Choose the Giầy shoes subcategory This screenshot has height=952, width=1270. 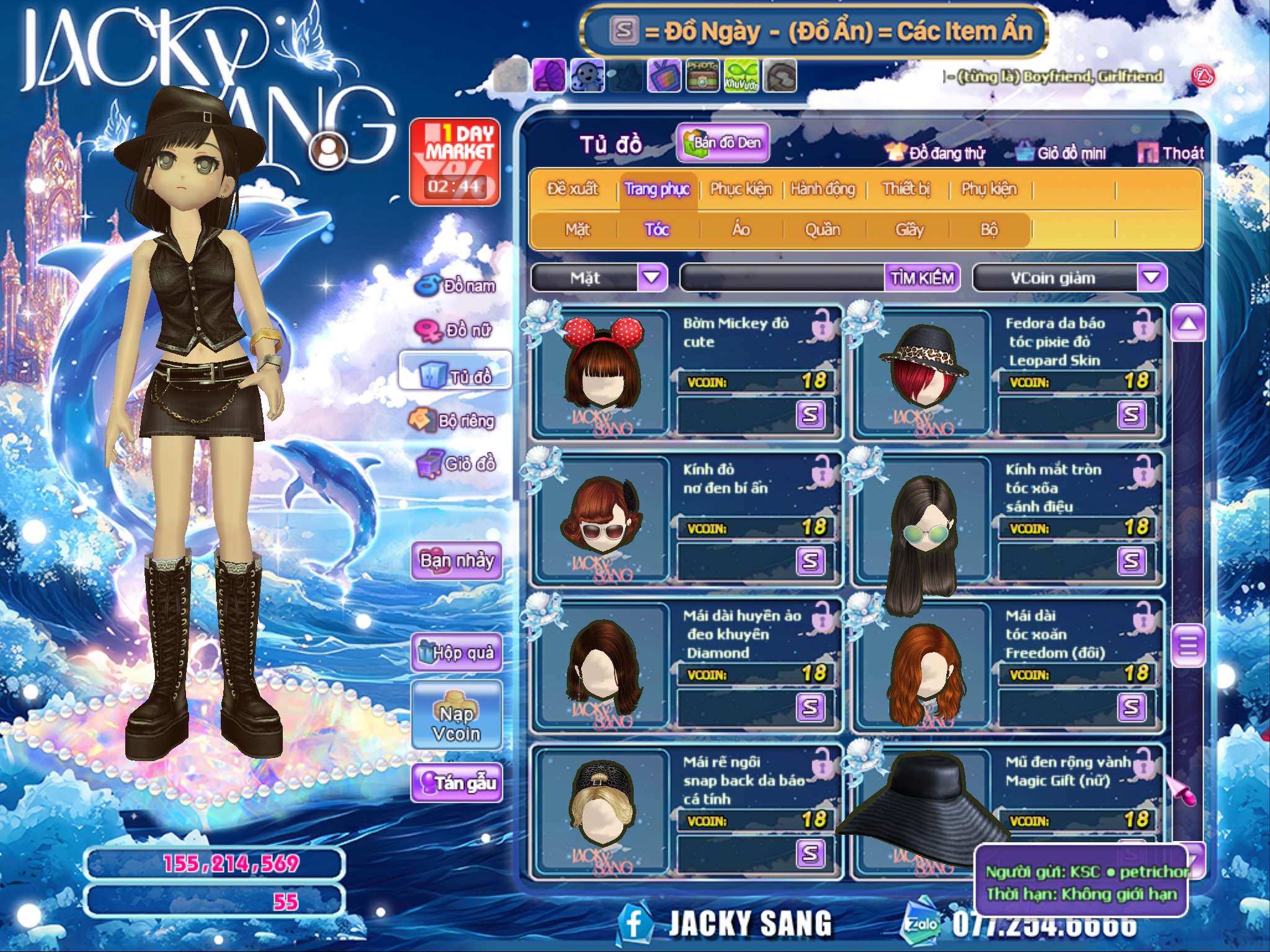point(909,230)
